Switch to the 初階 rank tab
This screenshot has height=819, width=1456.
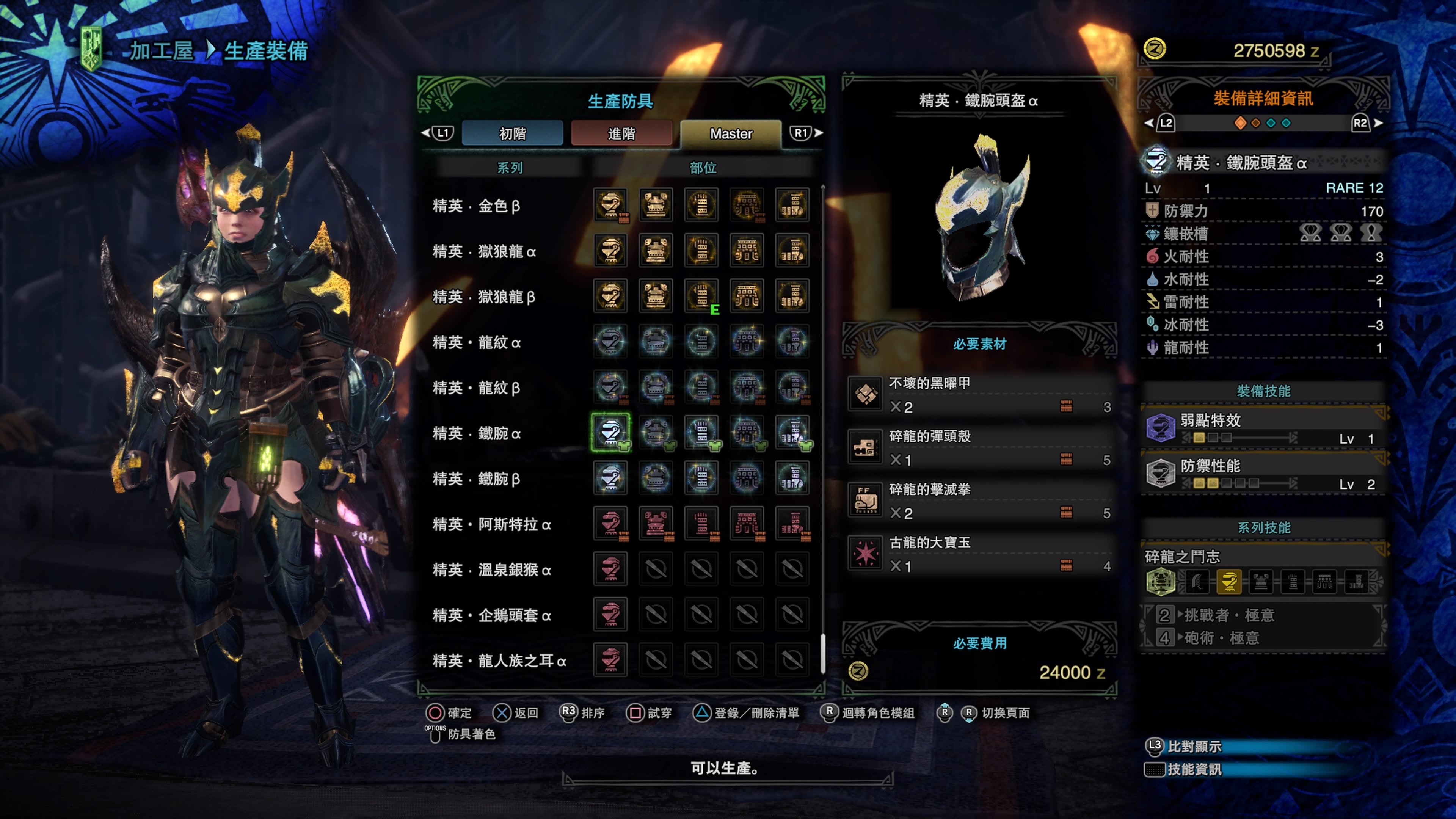512,133
